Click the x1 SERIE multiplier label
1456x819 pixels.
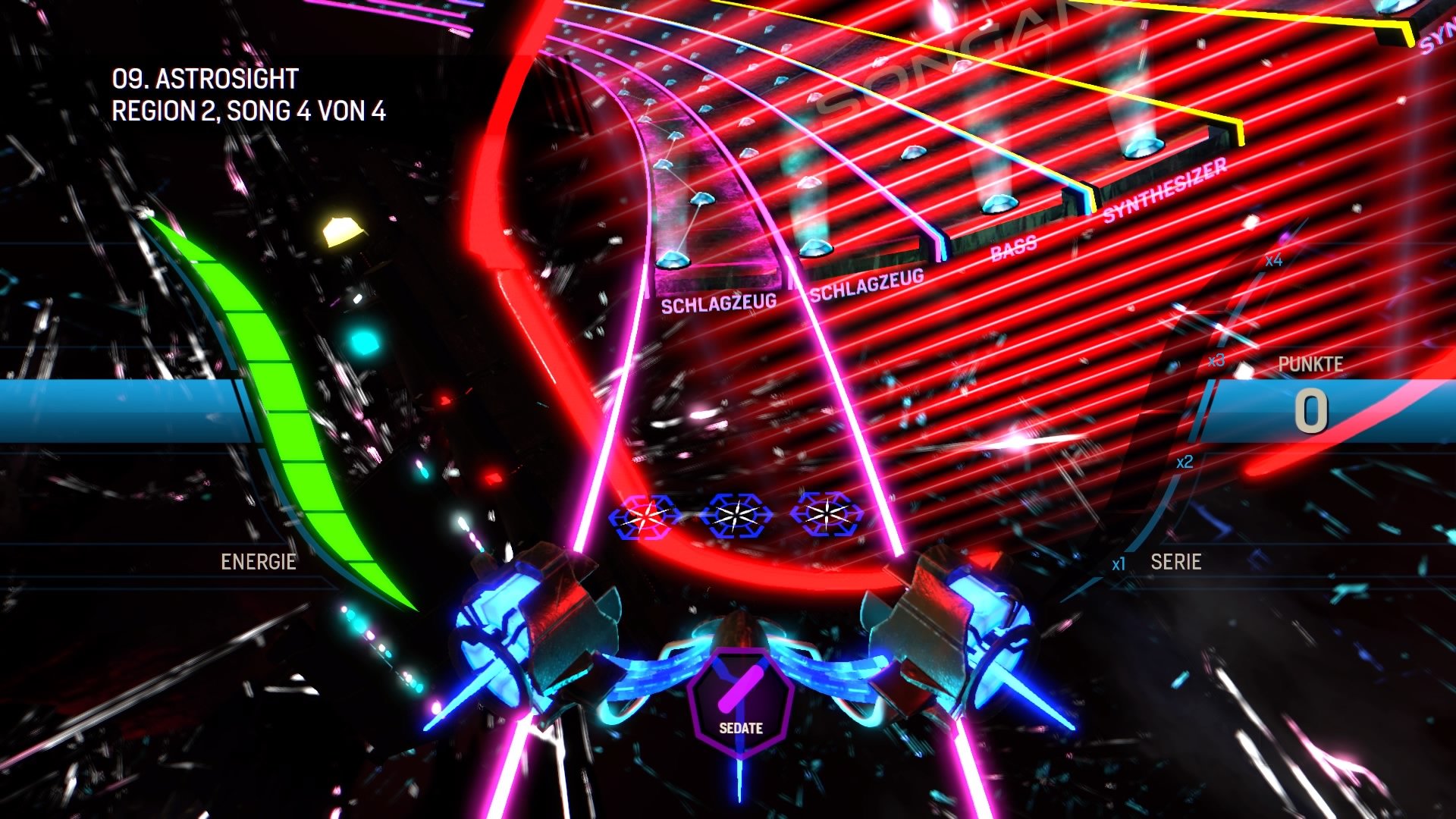pos(1119,563)
